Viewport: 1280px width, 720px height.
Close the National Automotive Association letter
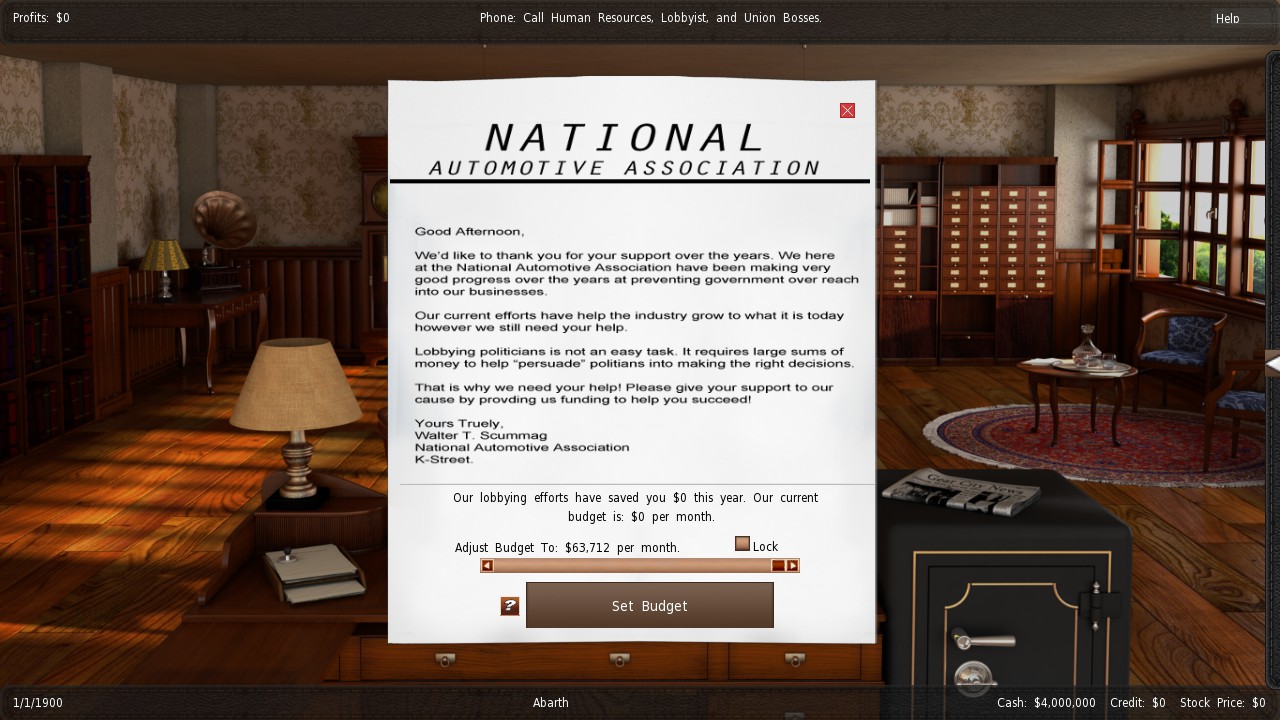coord(847,111)
